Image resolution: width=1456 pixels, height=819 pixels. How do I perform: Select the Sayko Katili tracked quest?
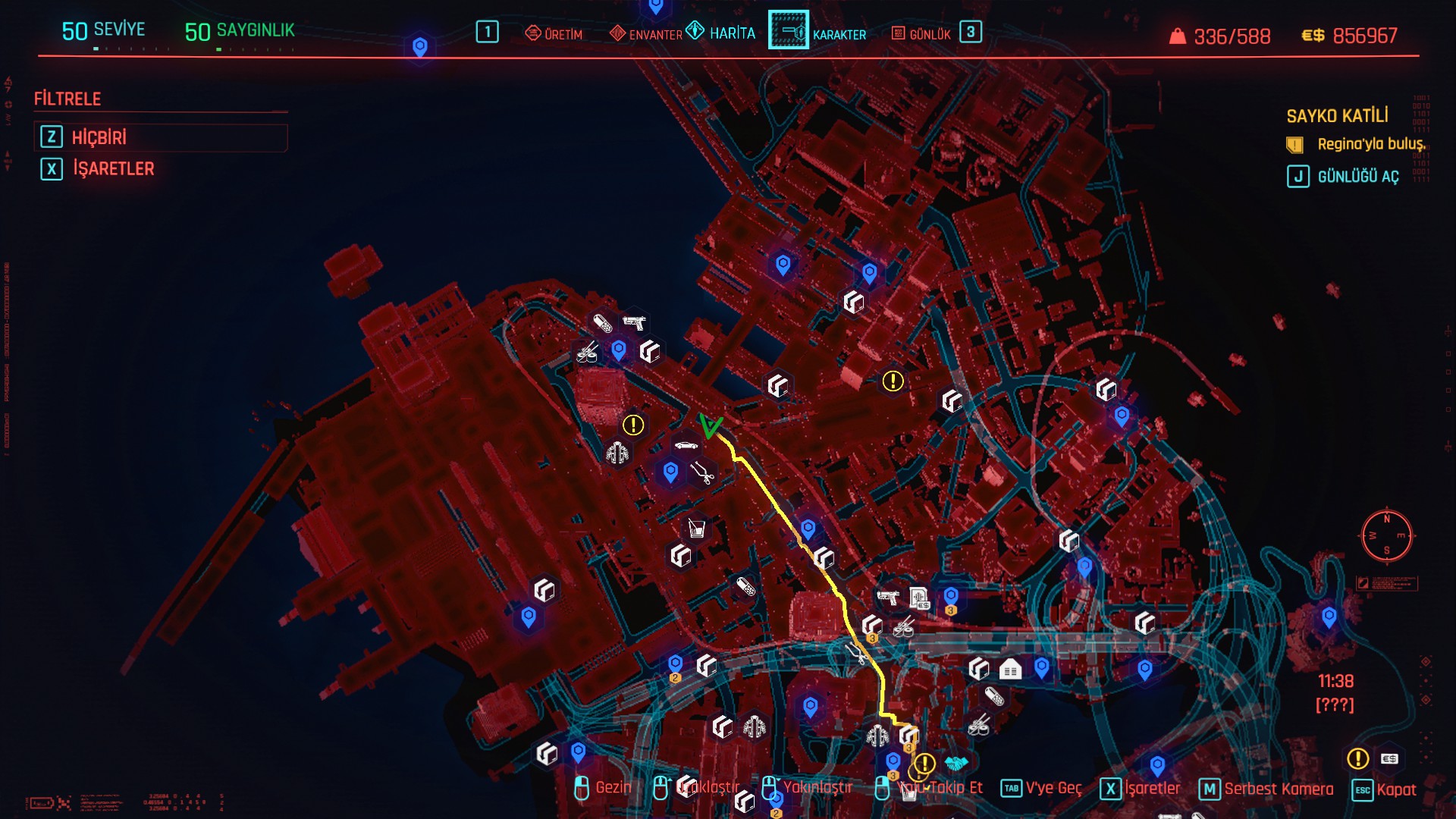point(1337,116)
